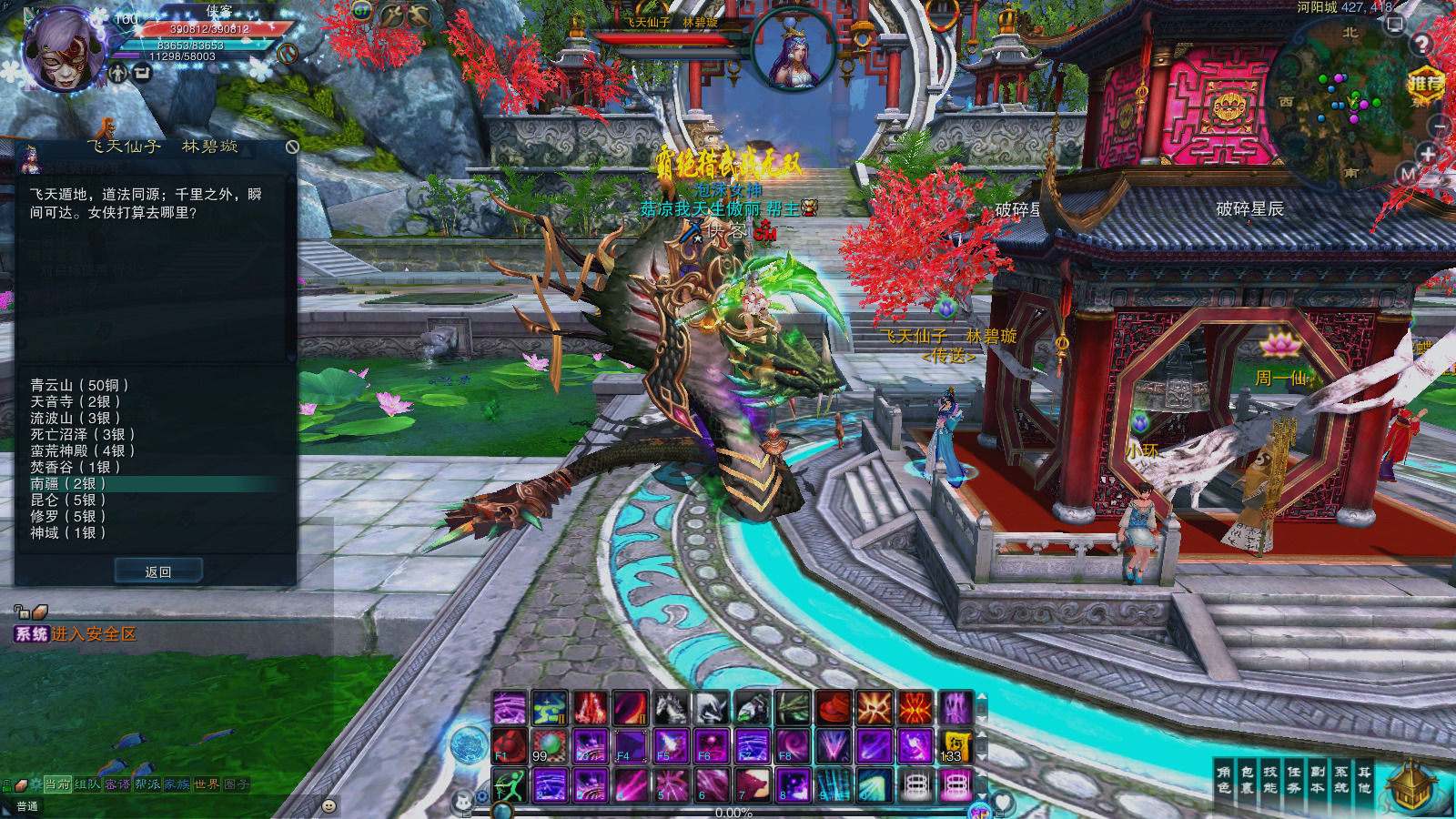Switch chat to the 帮派 guild tab
This screenshot has width=1456, height=819.
click(147, 784)
